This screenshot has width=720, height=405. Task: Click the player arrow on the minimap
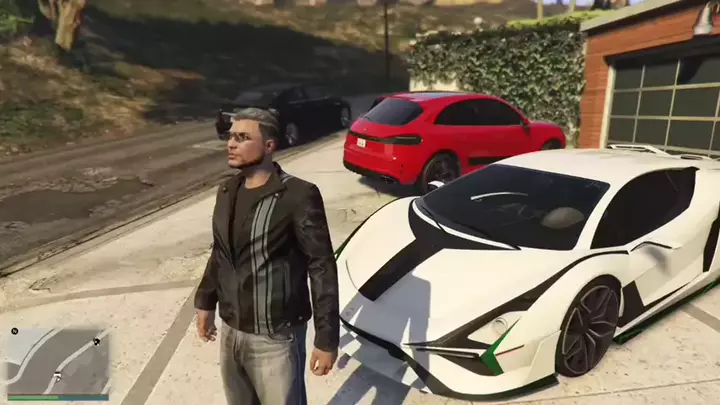pyautogui.click(x=58, y=379)
